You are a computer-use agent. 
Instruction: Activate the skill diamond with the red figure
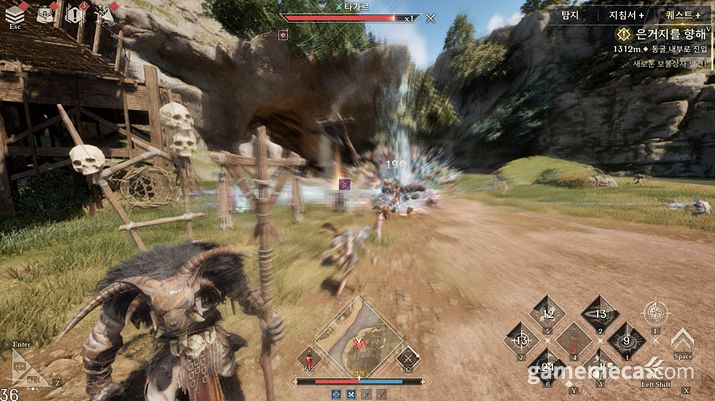point(574,340)
